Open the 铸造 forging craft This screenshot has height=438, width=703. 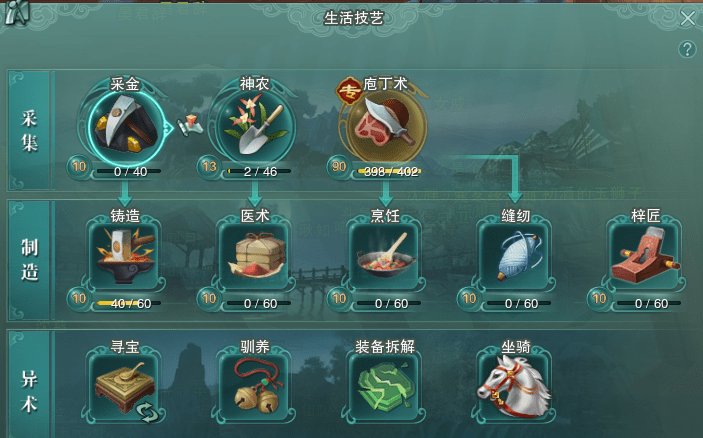[124, 255]
